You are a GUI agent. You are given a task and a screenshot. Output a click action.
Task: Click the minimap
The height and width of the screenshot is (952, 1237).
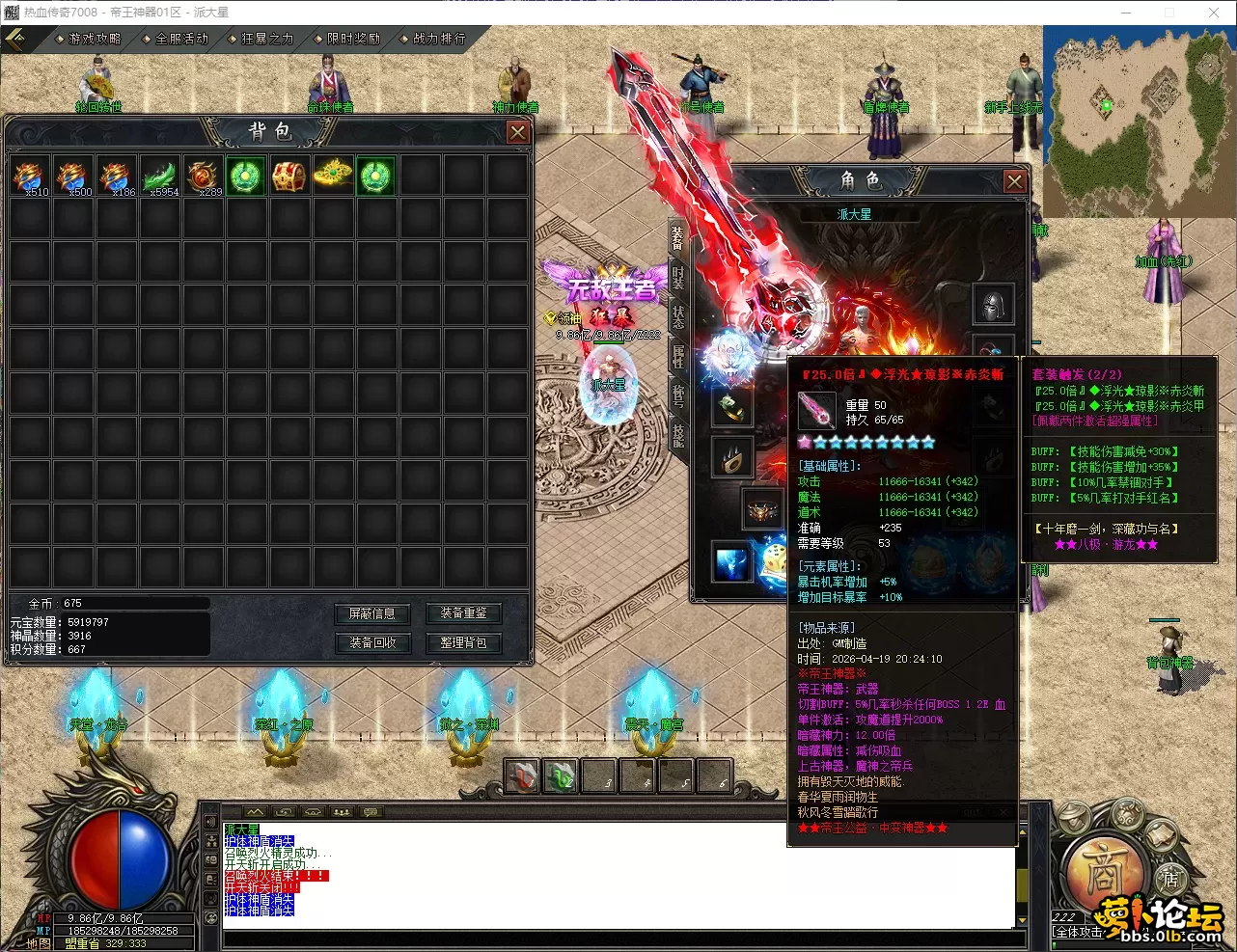[1139, 121]
